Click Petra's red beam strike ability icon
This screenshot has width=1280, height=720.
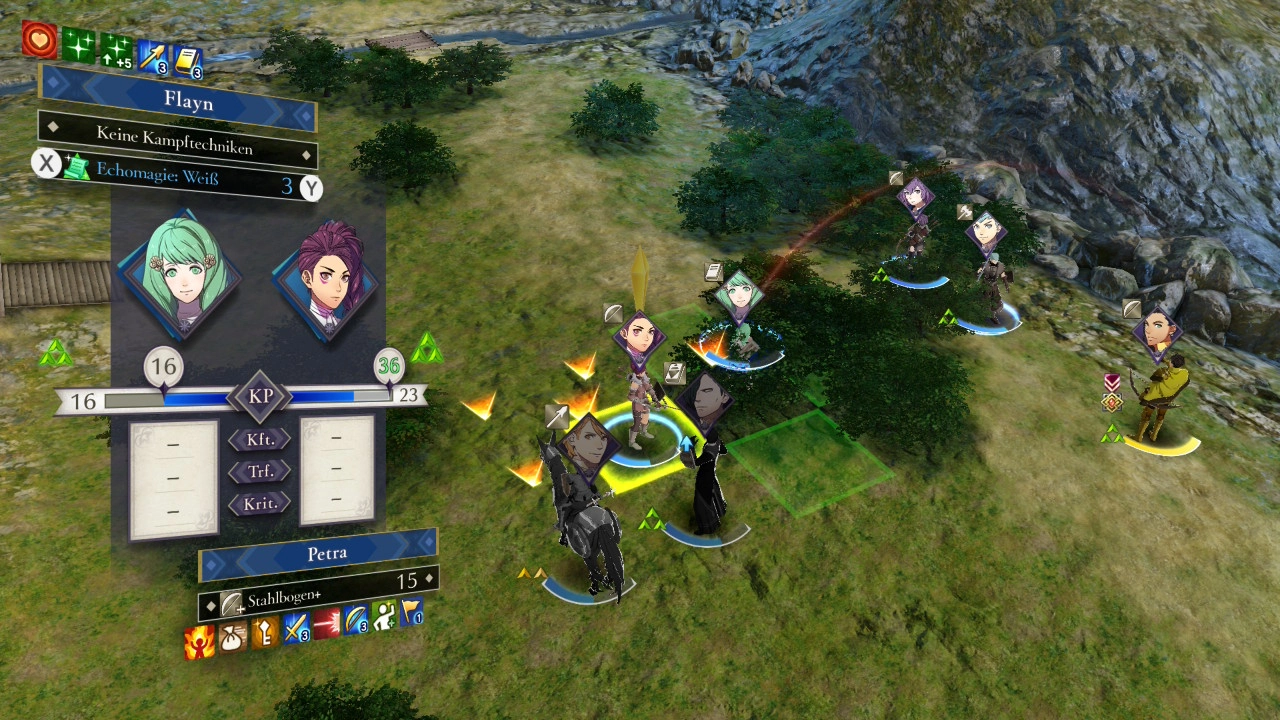[x=326, y=624]
